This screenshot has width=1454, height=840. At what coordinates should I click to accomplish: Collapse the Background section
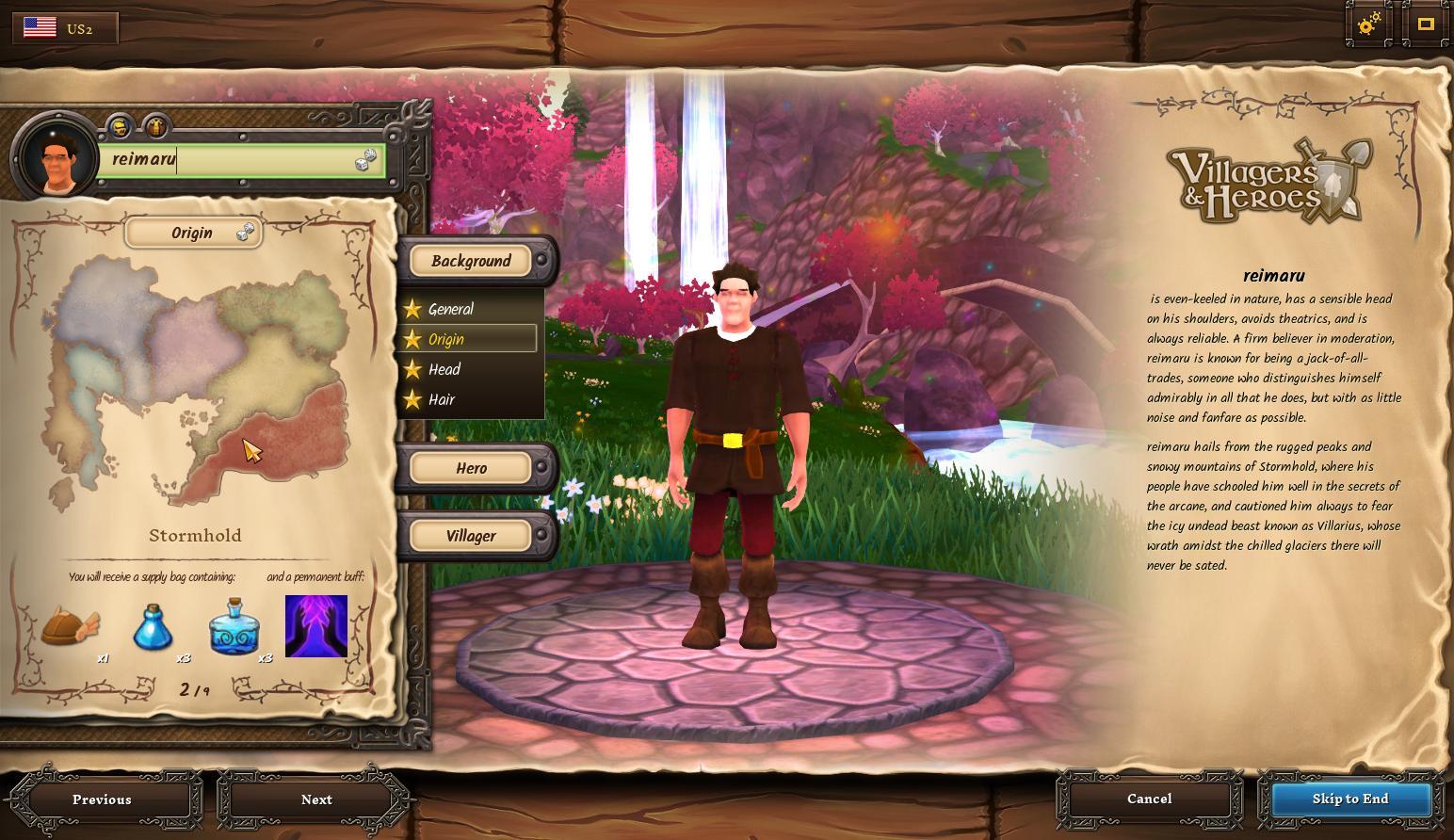[x=470, y=261]
